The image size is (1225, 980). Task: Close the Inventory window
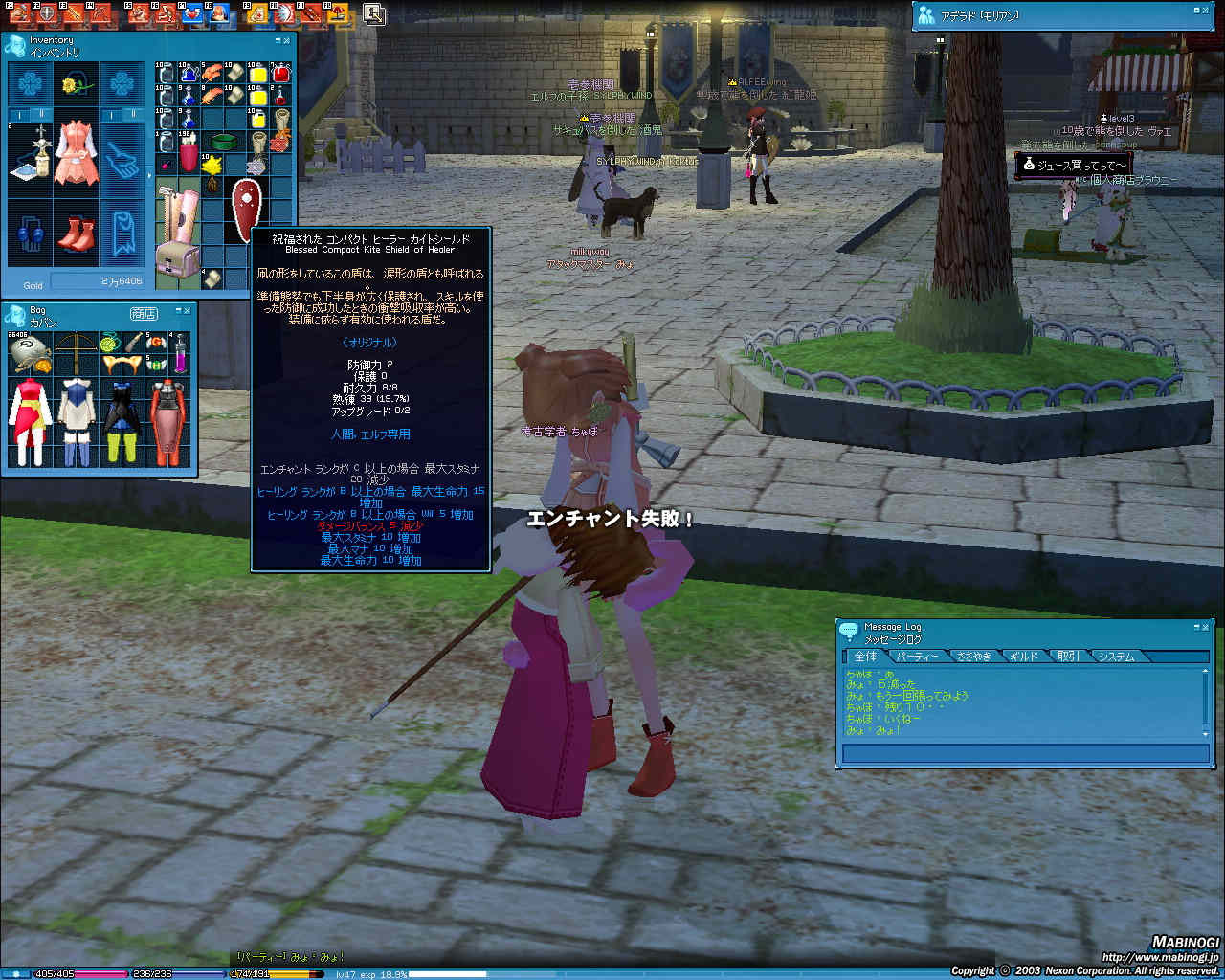(x=288, y=40)
